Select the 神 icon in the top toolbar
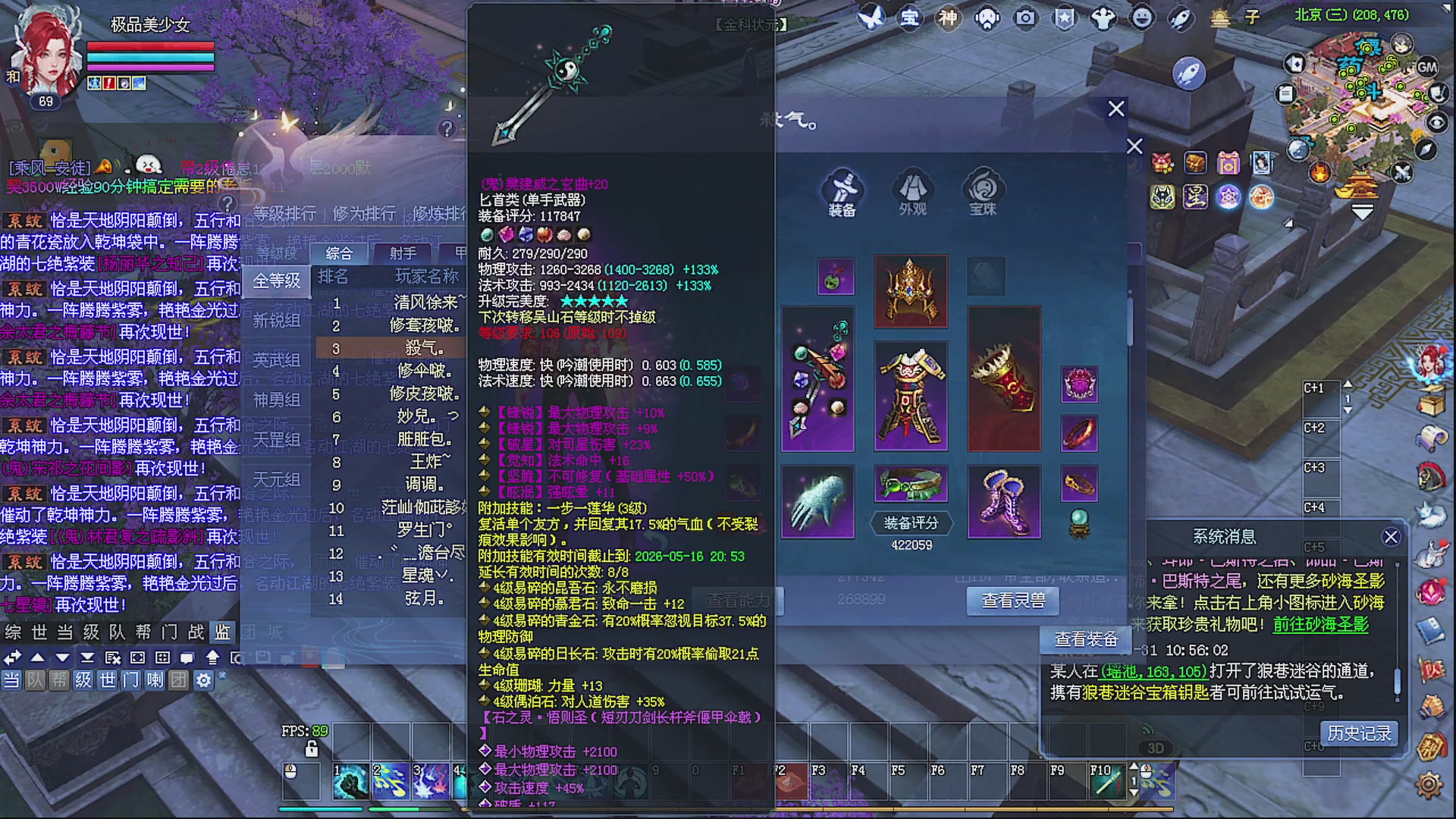The image size is (1456, 819). pos(949,17)
